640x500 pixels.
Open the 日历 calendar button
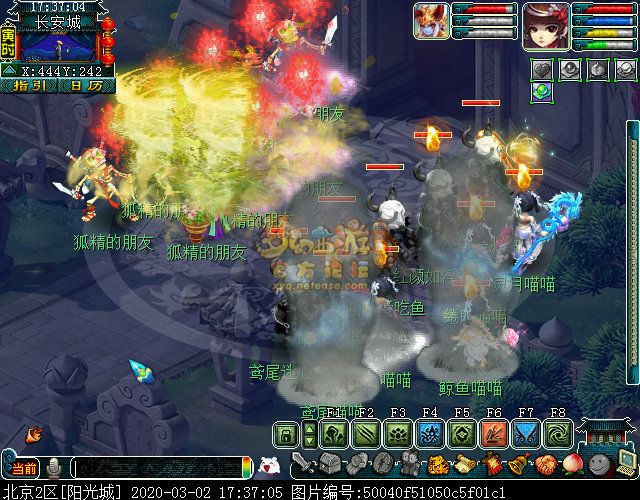(x=86, y=86)
